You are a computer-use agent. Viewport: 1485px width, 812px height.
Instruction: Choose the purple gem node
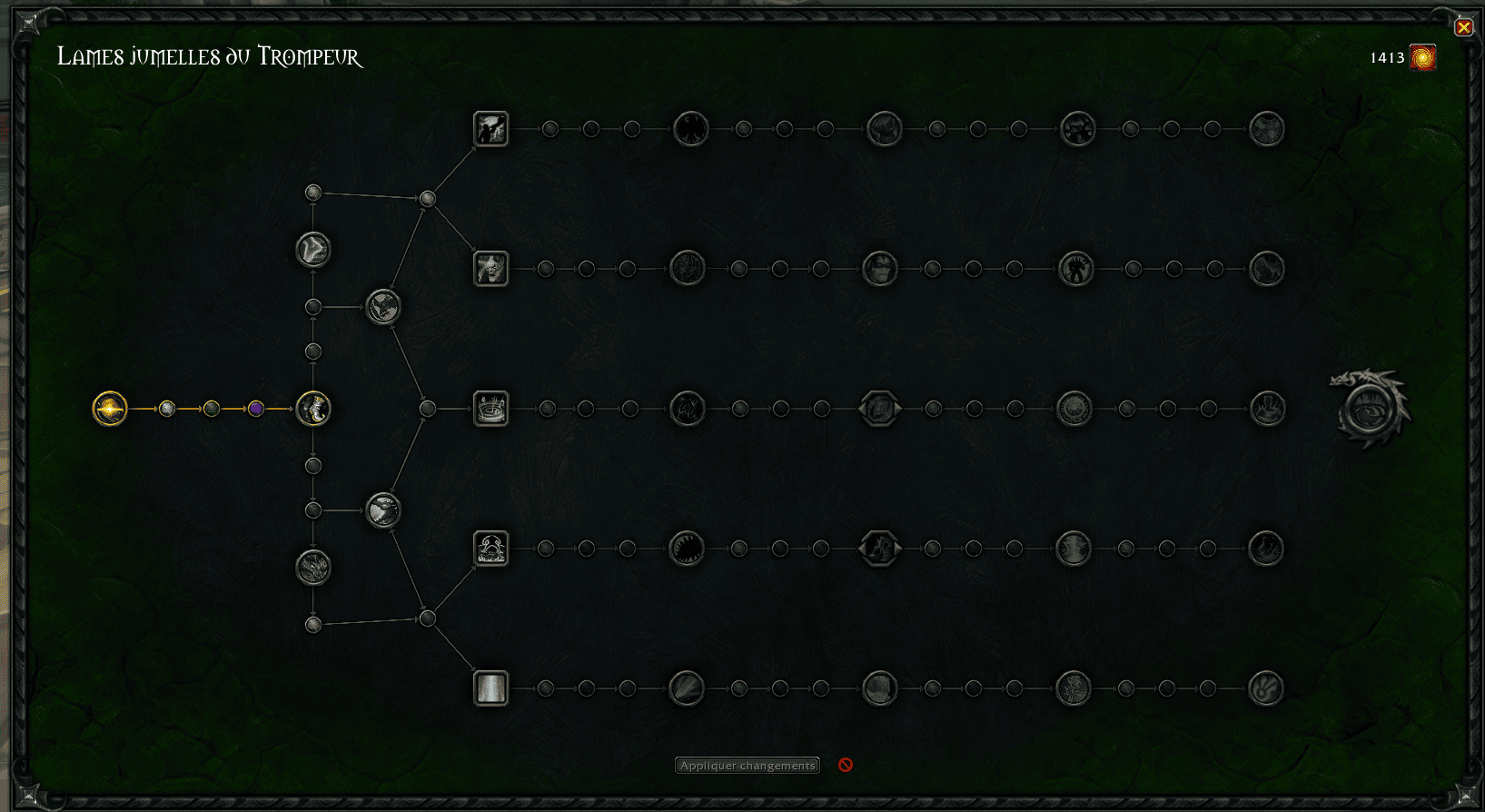(x=256, y=409)
